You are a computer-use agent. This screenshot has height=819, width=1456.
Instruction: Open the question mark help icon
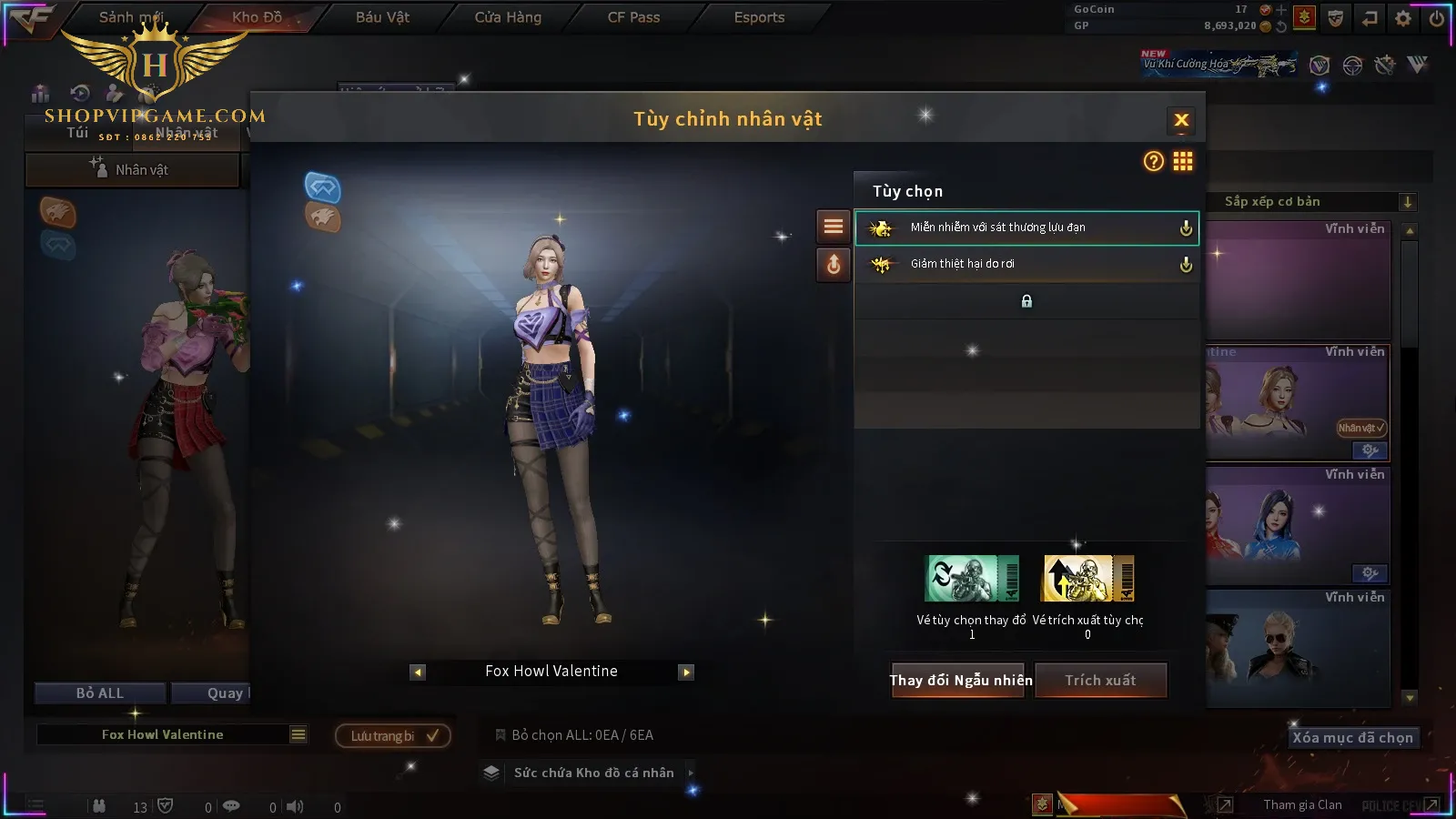1153,162
